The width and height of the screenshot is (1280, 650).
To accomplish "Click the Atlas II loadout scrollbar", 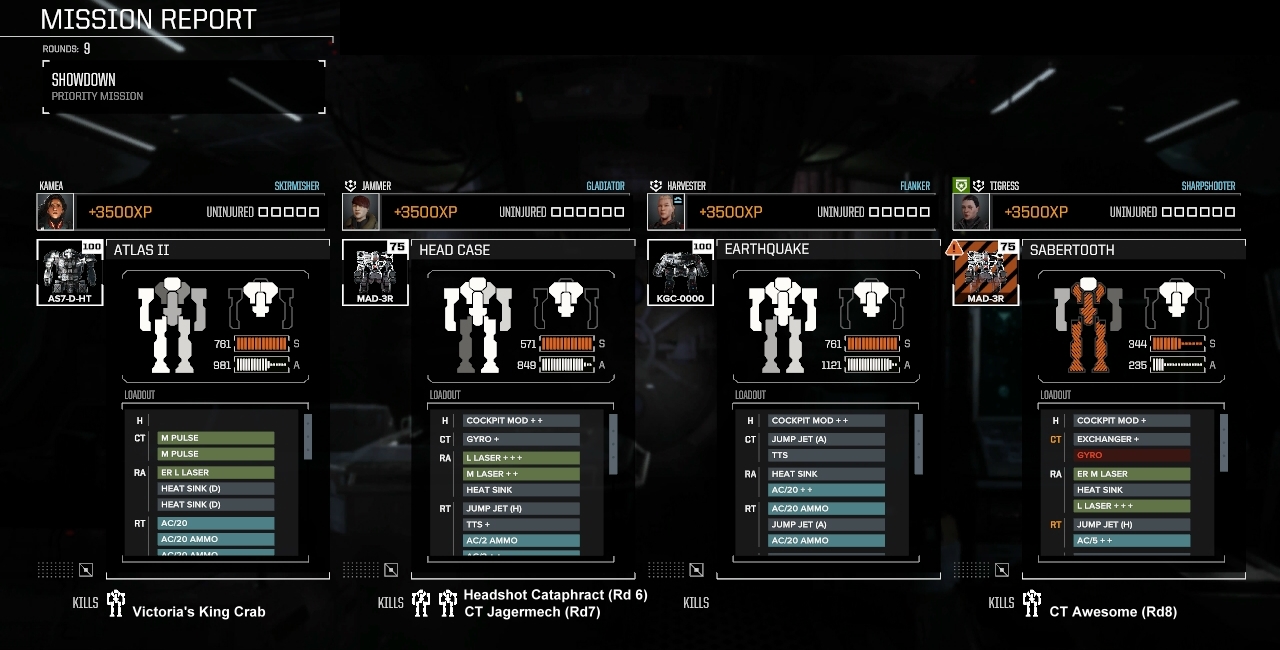I will (x=308, y=436).
